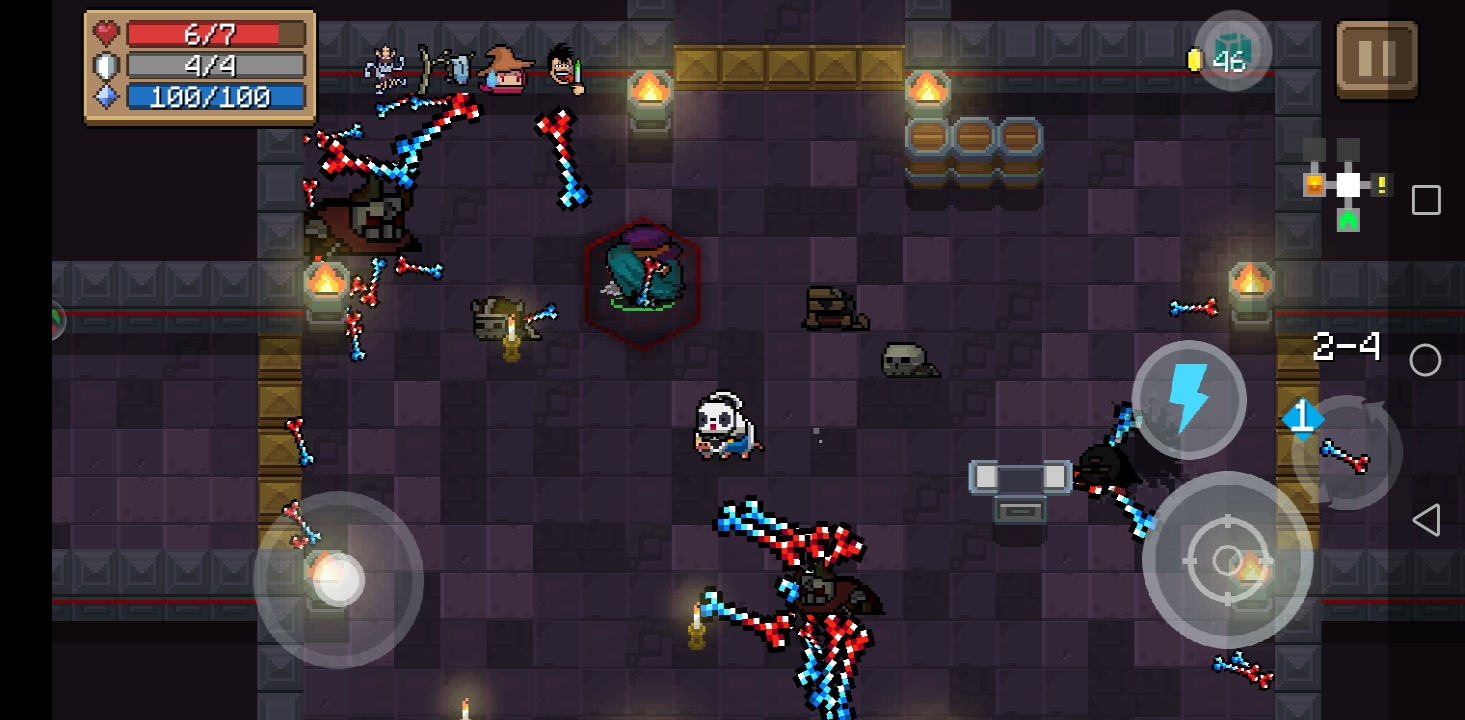Activate the lightning bolt skill
1465x720 pixels.
(x=1188, y=399)
